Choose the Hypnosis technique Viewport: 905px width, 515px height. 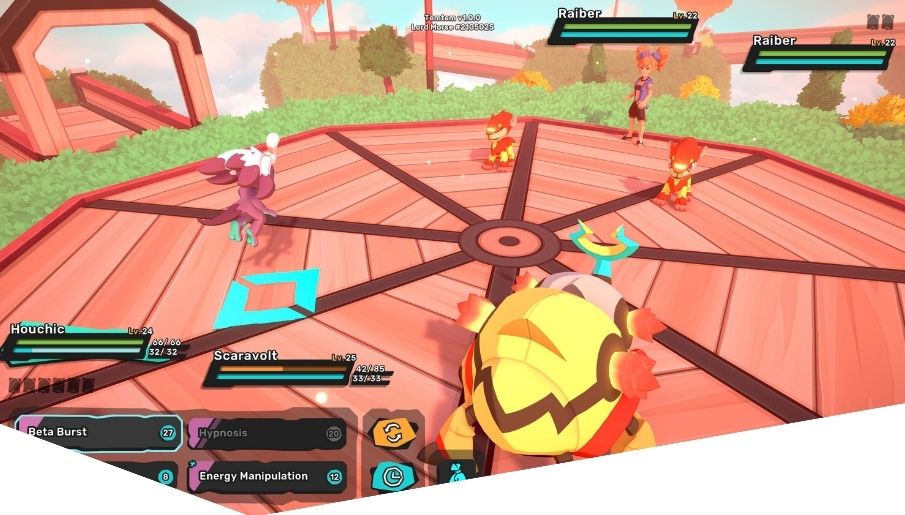[265, 433]
